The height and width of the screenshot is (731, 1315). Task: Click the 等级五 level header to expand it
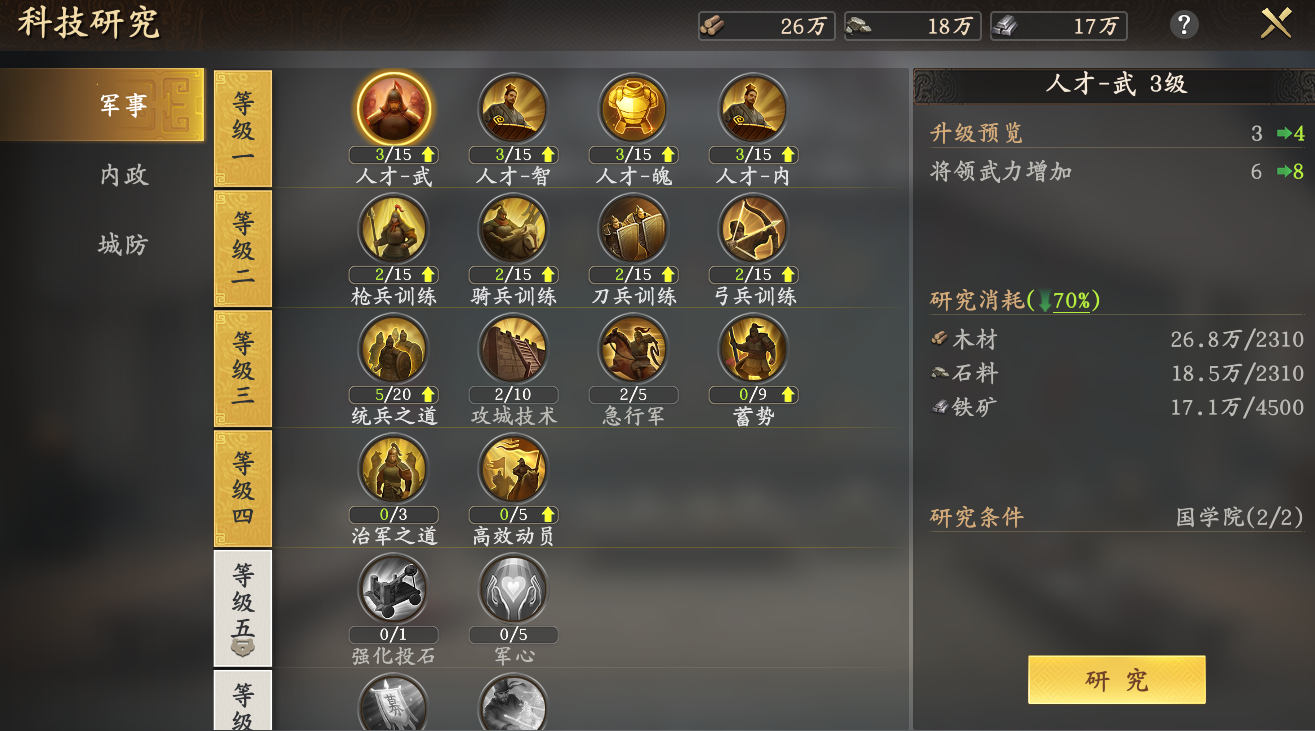tap(242, 607)
